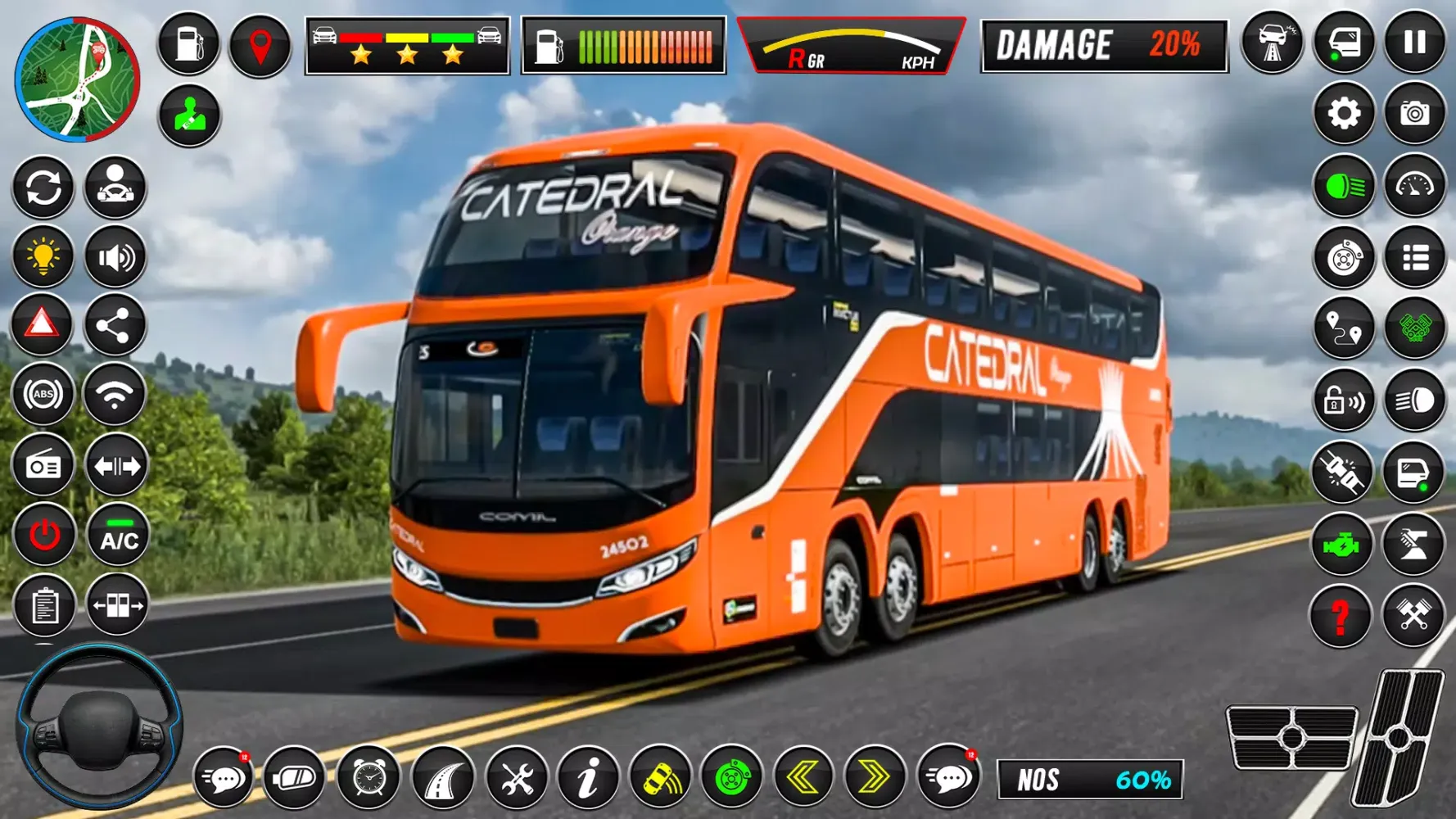The width and height of the screenshot is (1456, 819).
Task: Turn on the hazard warning triangle
Action: 43,325
